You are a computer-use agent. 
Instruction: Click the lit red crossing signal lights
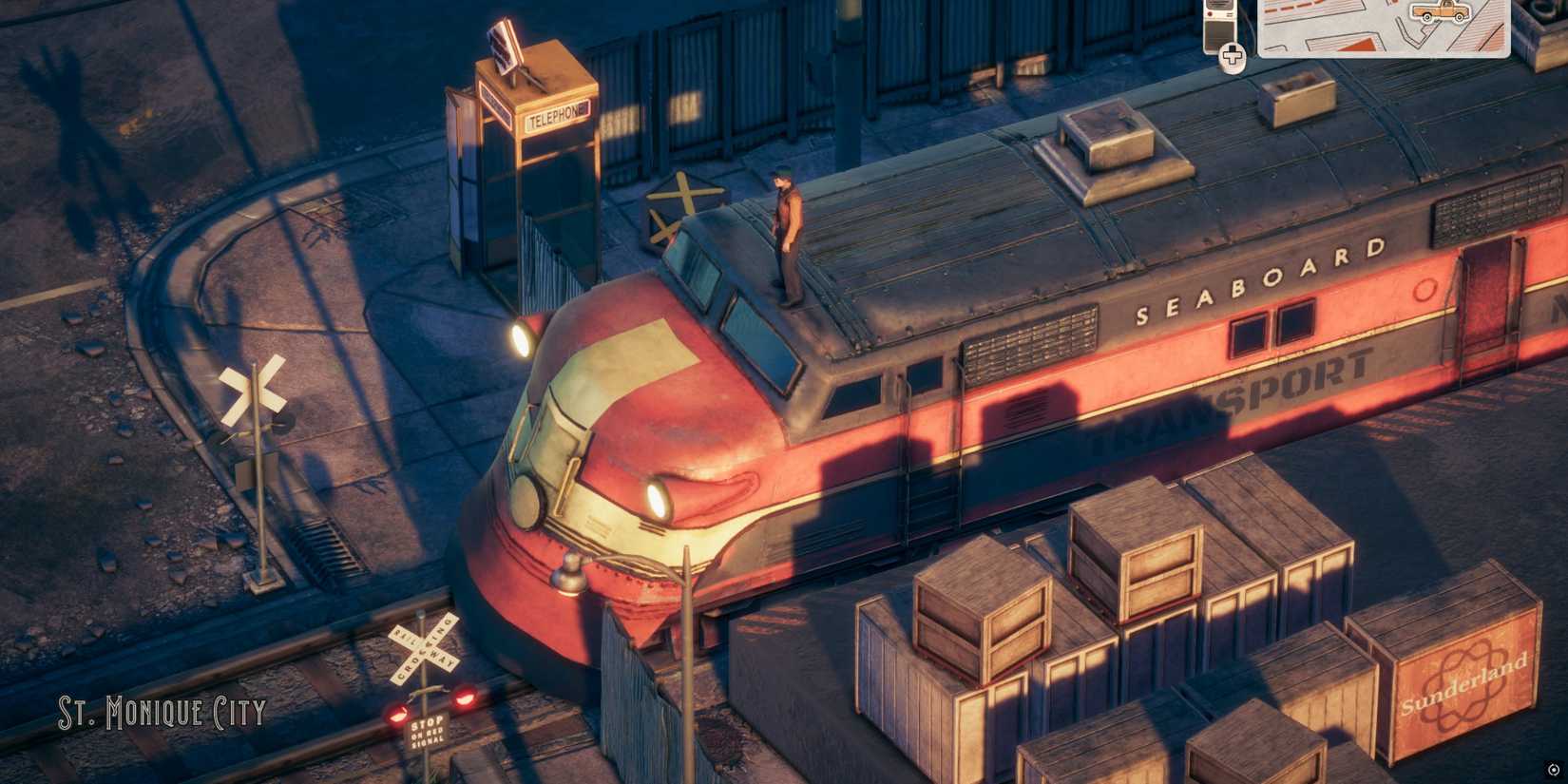[x=463, y=697]
